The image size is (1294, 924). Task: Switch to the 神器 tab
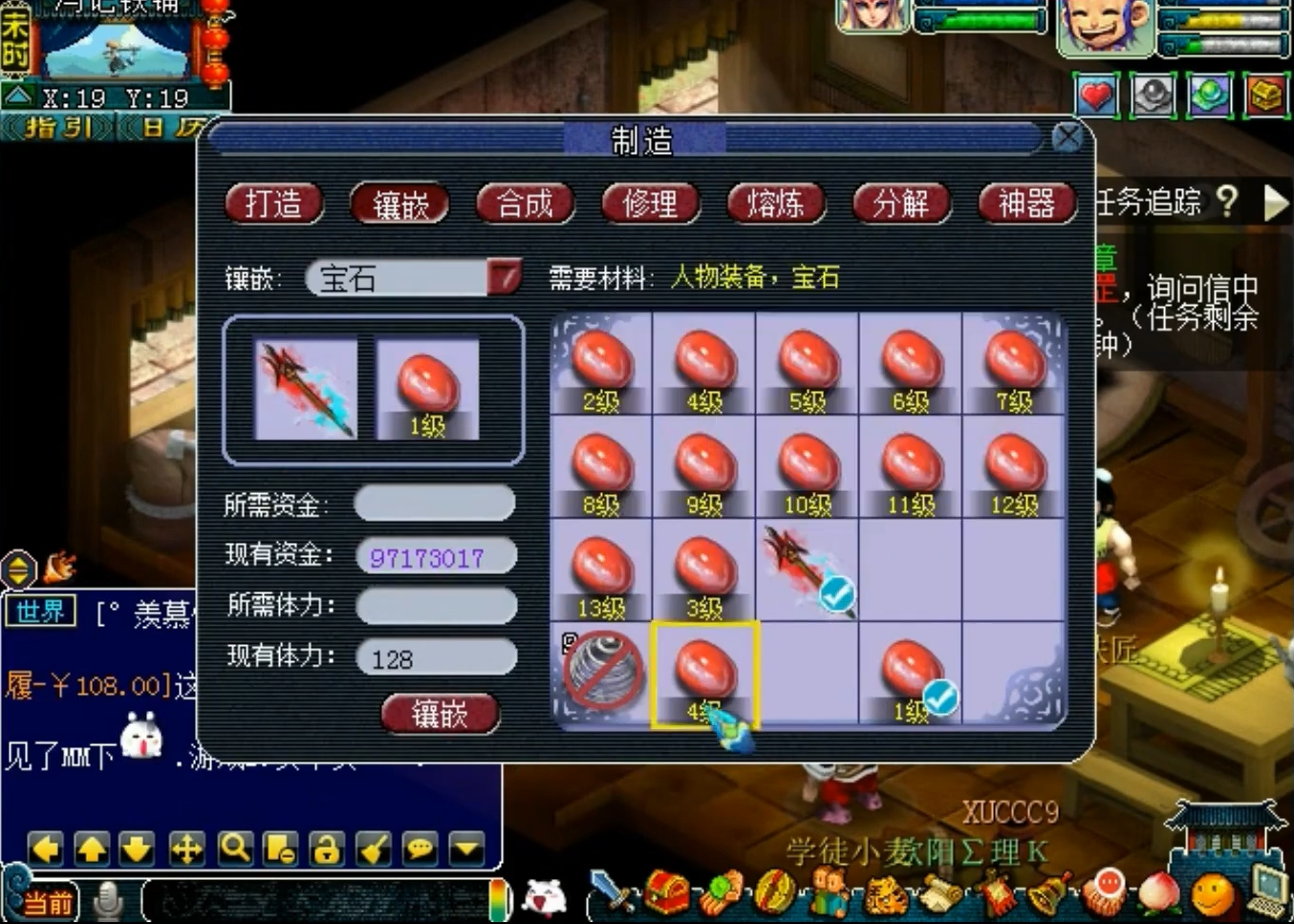coord(1026,204)
